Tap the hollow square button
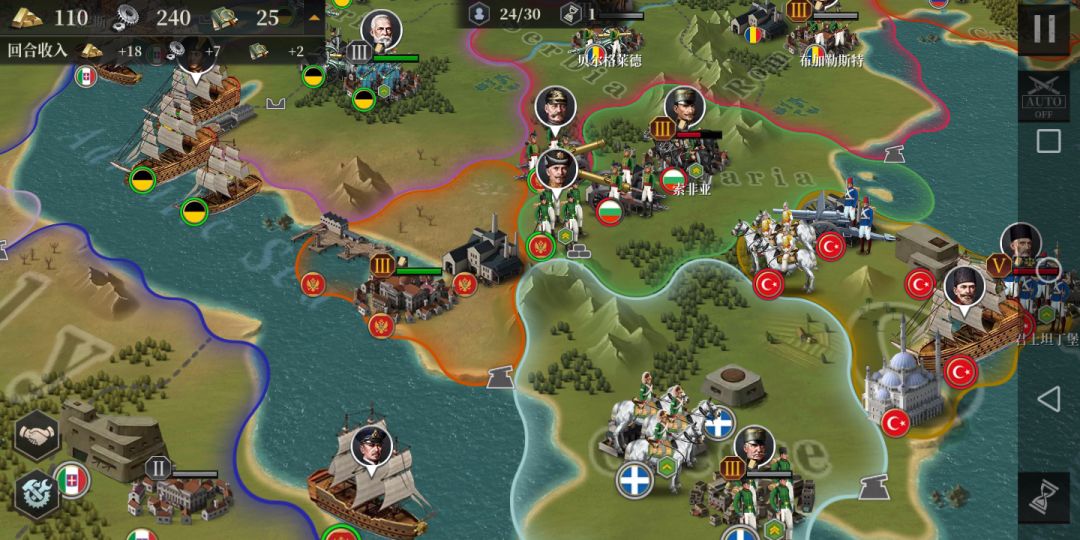Viewport: 1080px width, 540px height. click(x=1047, y=141)
